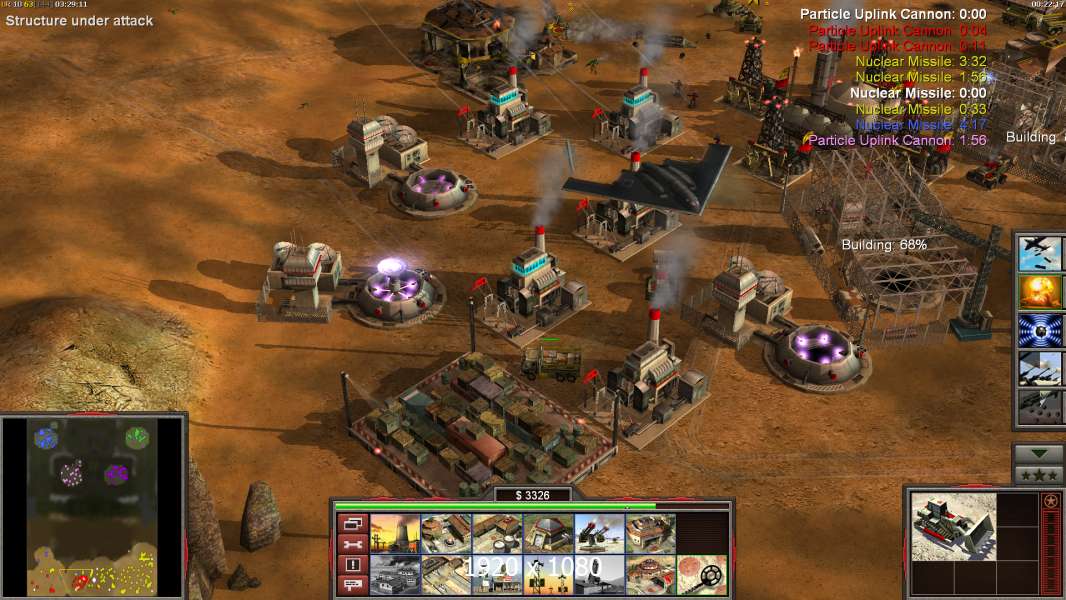This screenshot has height=600, width=1066.
Task: Activate the carpet bomber strike power
Action: click(1039, 253)
